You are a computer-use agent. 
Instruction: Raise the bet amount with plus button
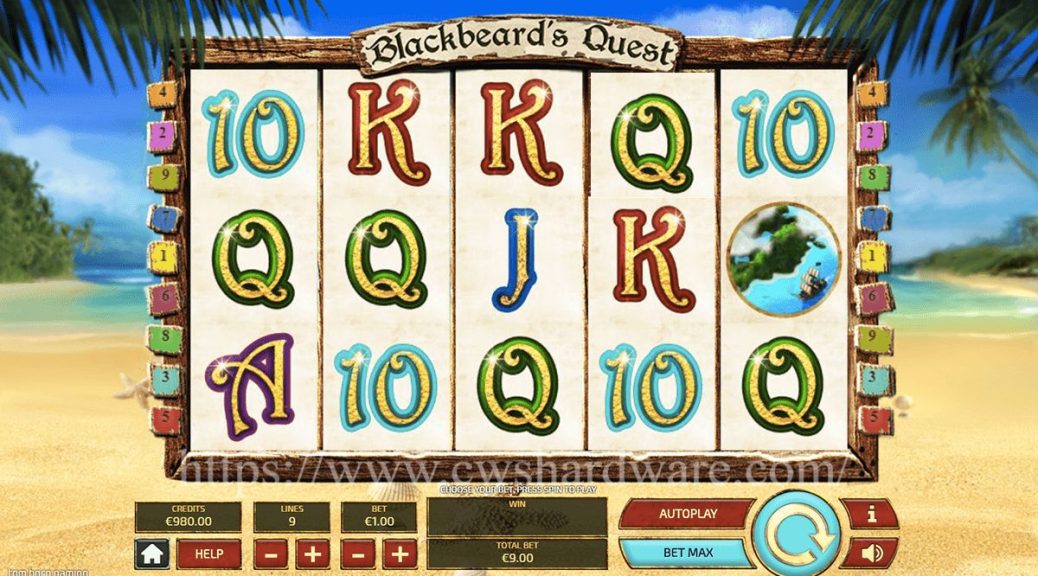399,554
